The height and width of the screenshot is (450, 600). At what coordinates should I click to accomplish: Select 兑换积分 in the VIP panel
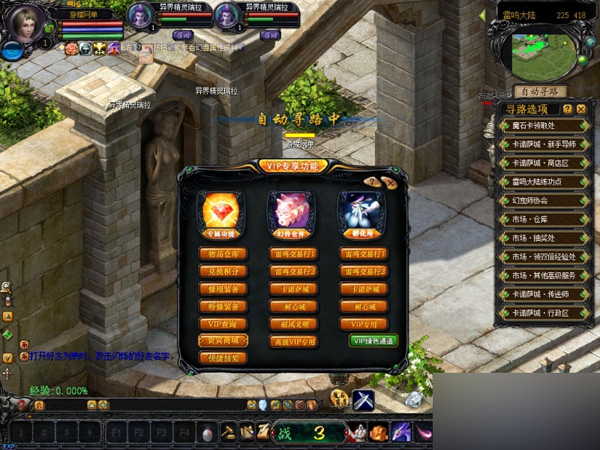[x=221, y=272]
